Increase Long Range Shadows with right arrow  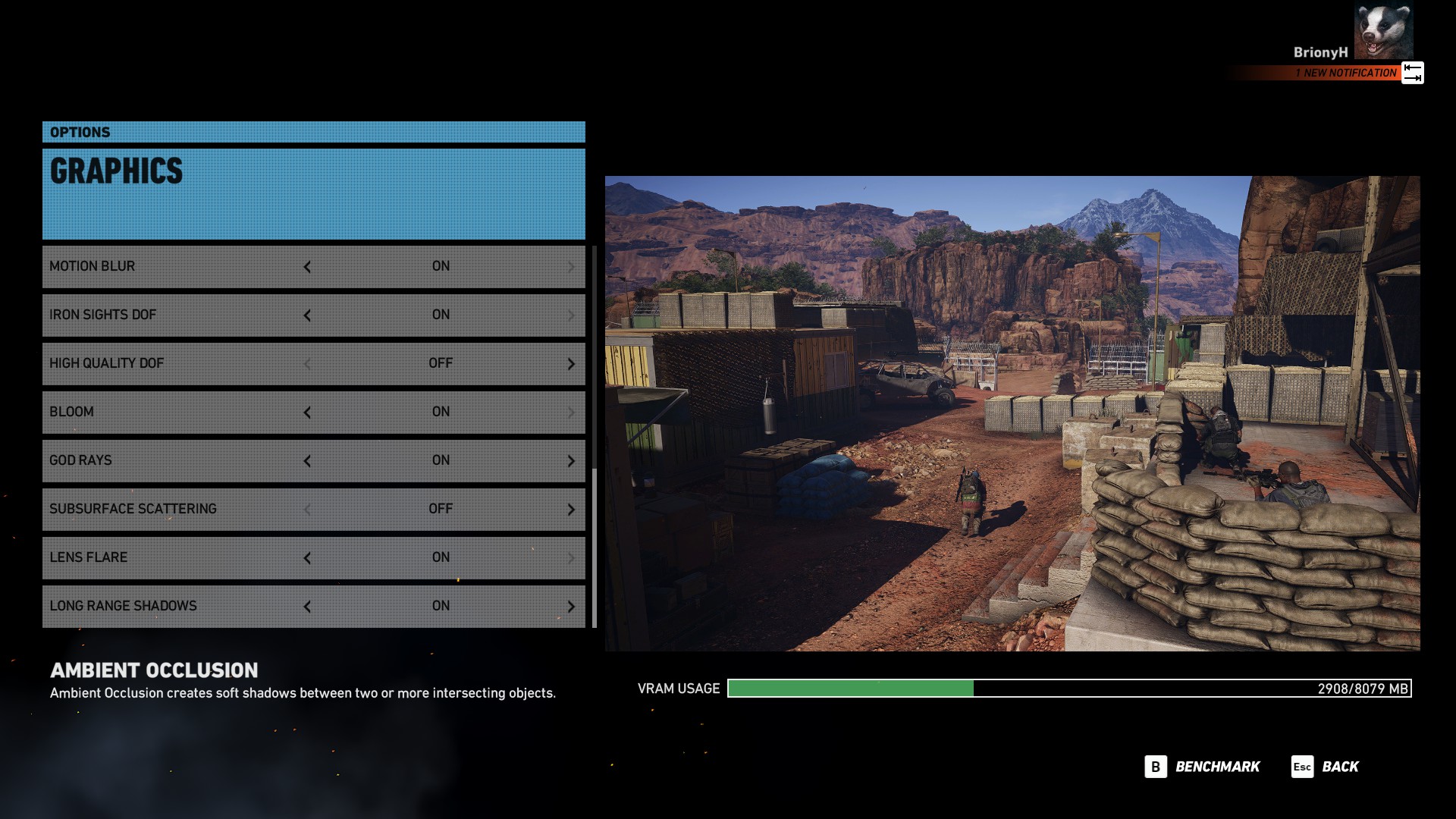click(x=571, y=607)
